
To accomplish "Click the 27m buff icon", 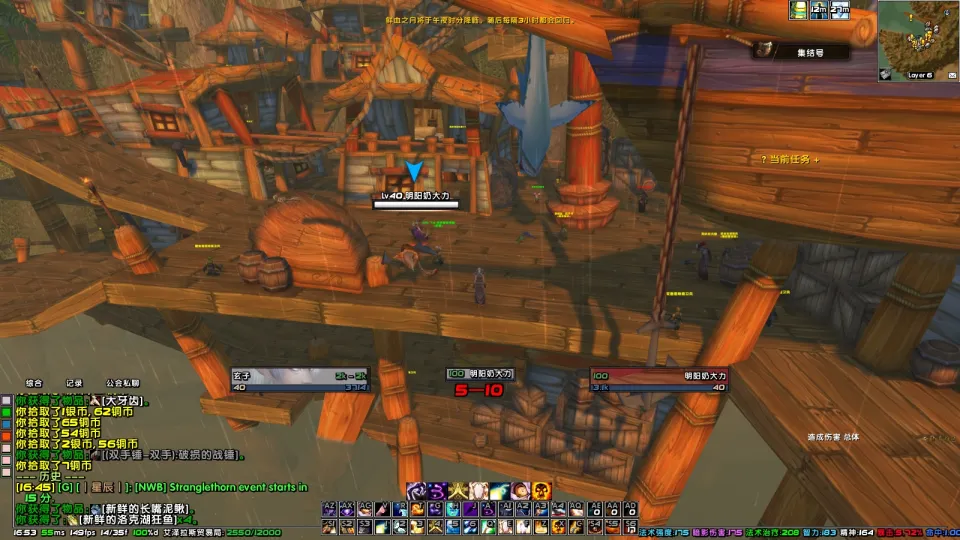I will click(x=841, y=10).
